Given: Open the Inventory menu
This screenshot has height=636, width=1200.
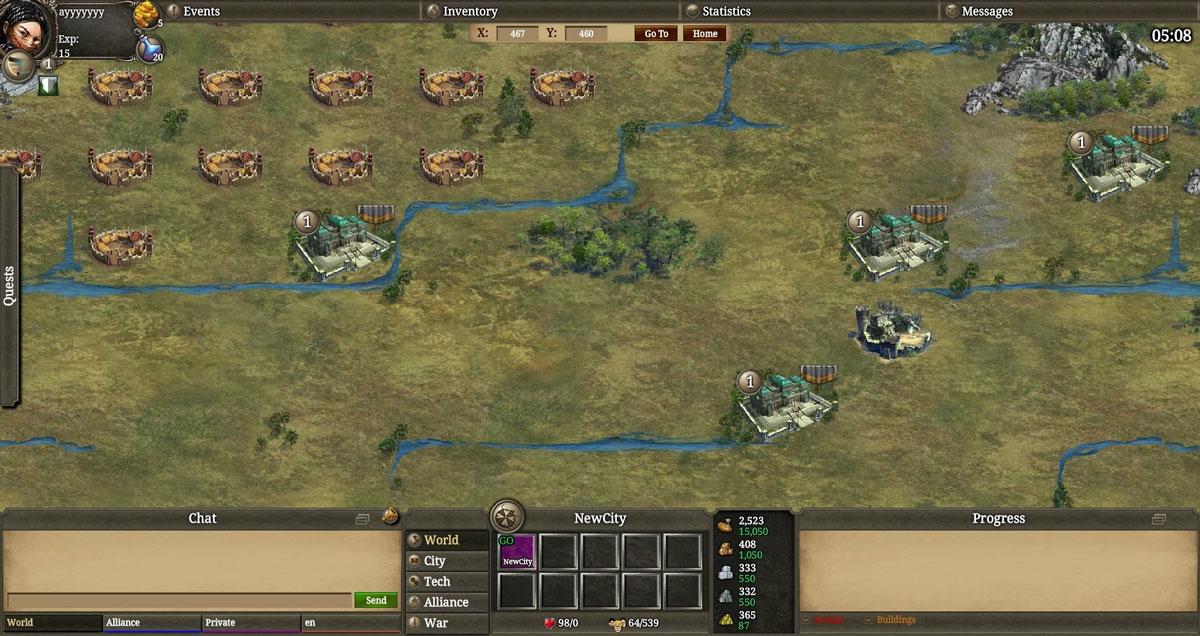Looking at the screenshot, I should tap(469, 11).
